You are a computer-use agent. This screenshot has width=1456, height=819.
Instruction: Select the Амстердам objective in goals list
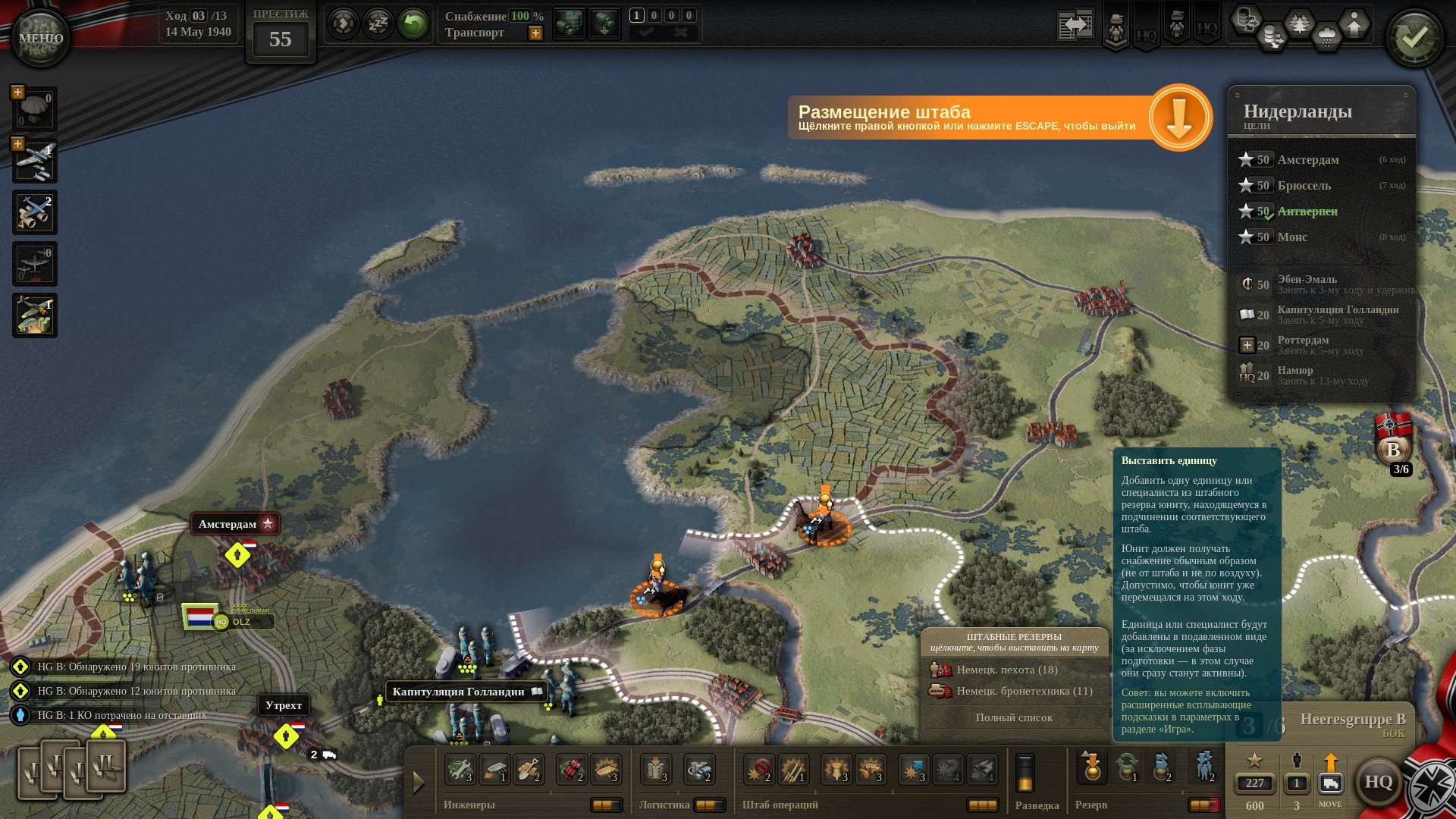click(1308, 160)
